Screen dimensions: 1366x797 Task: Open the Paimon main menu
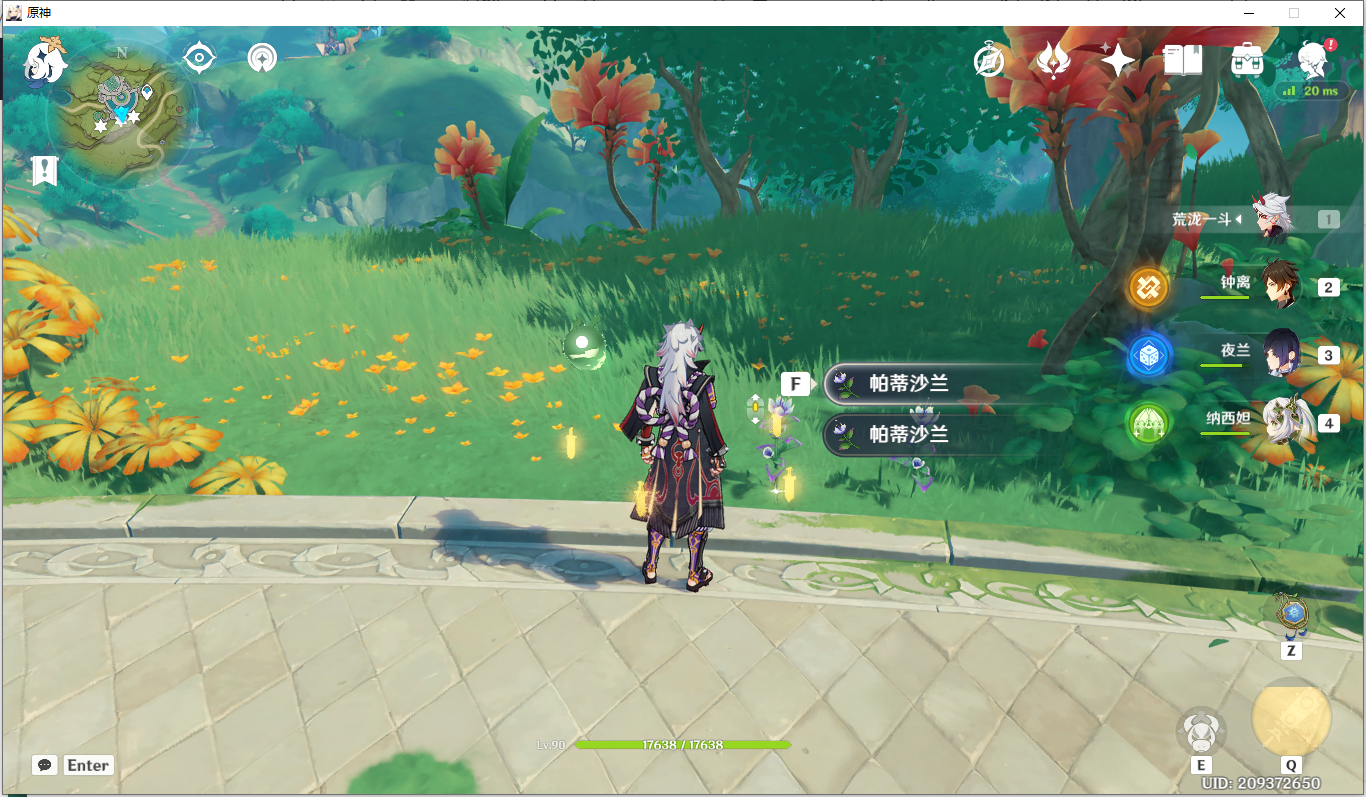click(x=45, y=62)
